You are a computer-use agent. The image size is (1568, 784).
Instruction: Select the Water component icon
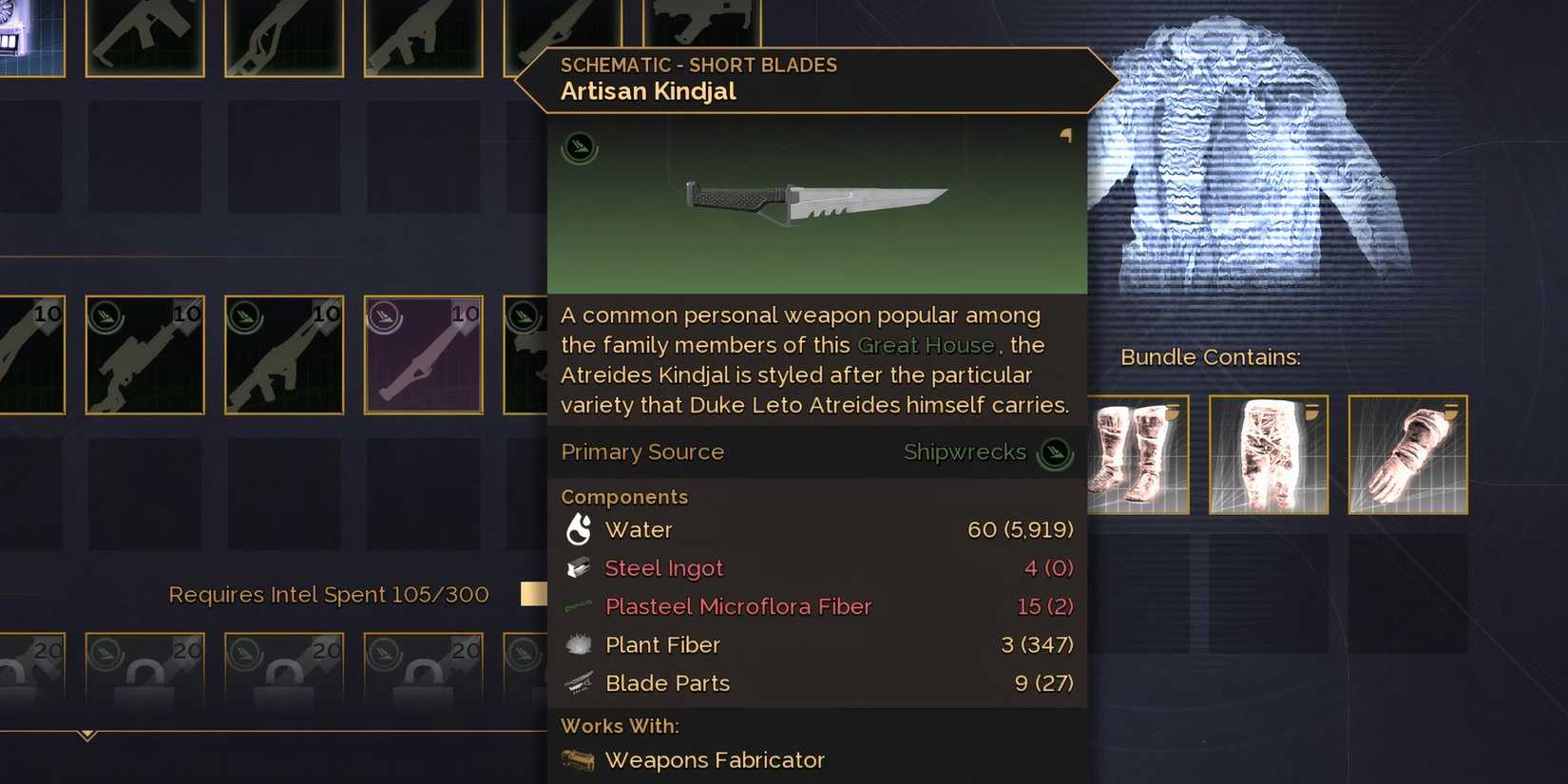click(x=582, y=529)
